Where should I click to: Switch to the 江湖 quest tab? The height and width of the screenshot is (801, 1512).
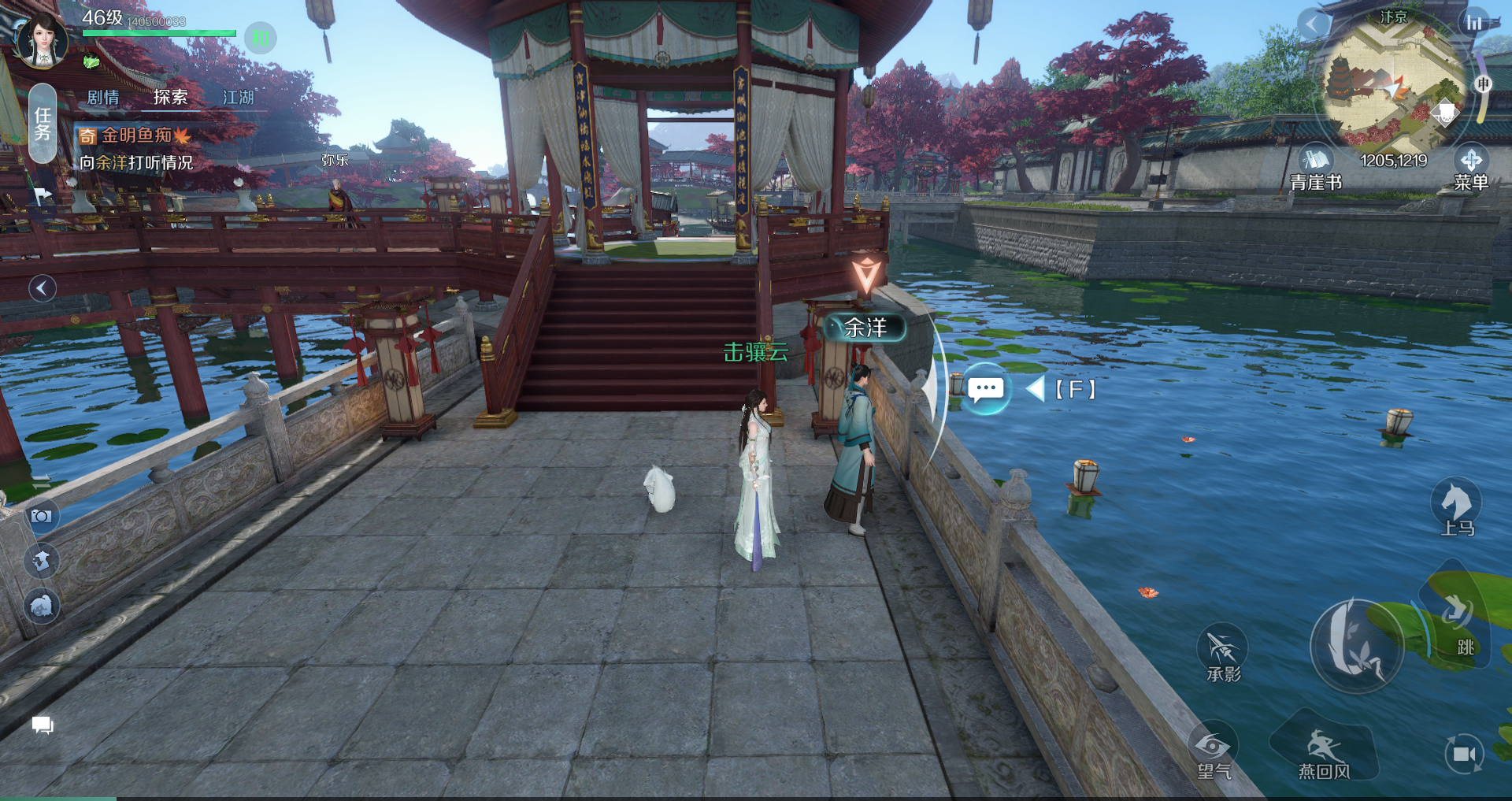click(239, 98)
